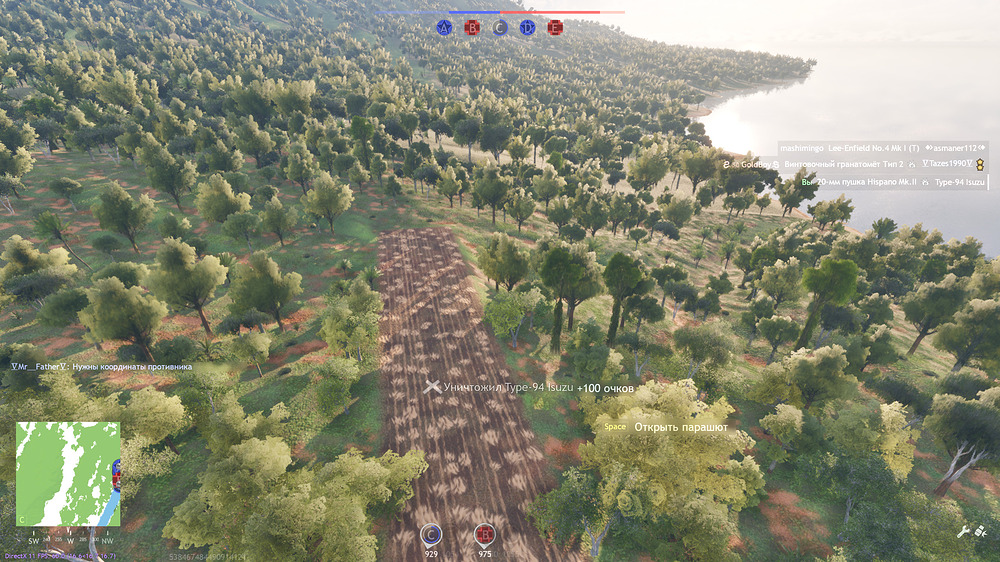Select capture point A in the top bar
1000x562 pixels.
tap(445, 28)
